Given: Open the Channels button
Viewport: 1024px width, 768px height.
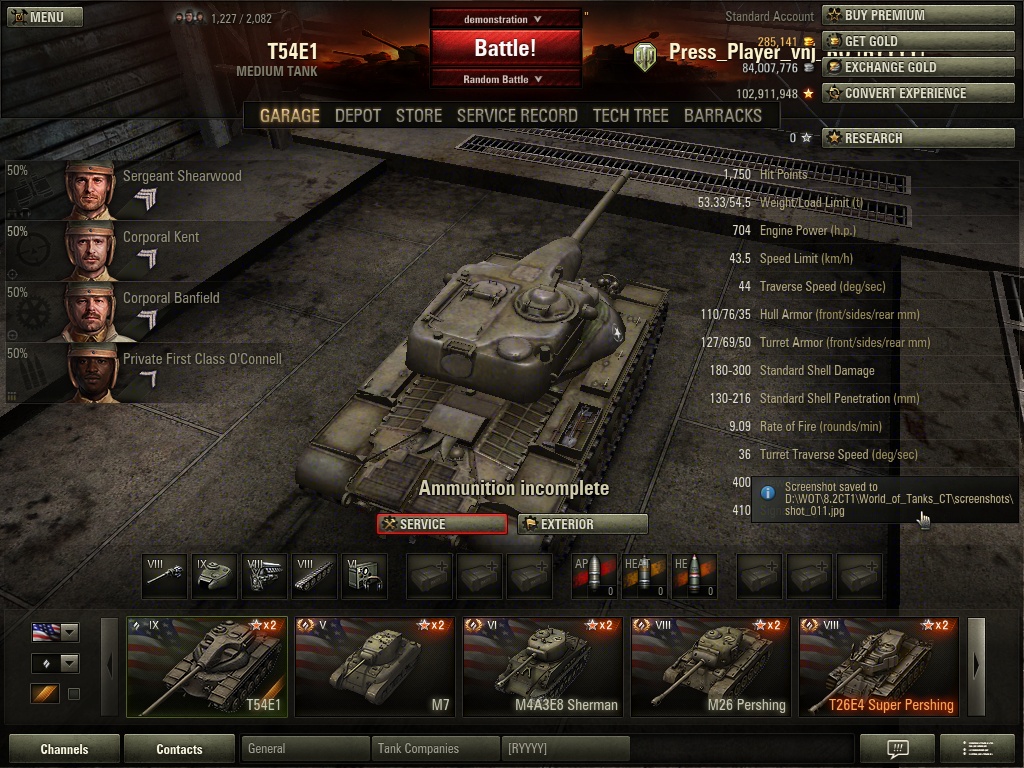Looking at the screenshot, I should [64, 749].
